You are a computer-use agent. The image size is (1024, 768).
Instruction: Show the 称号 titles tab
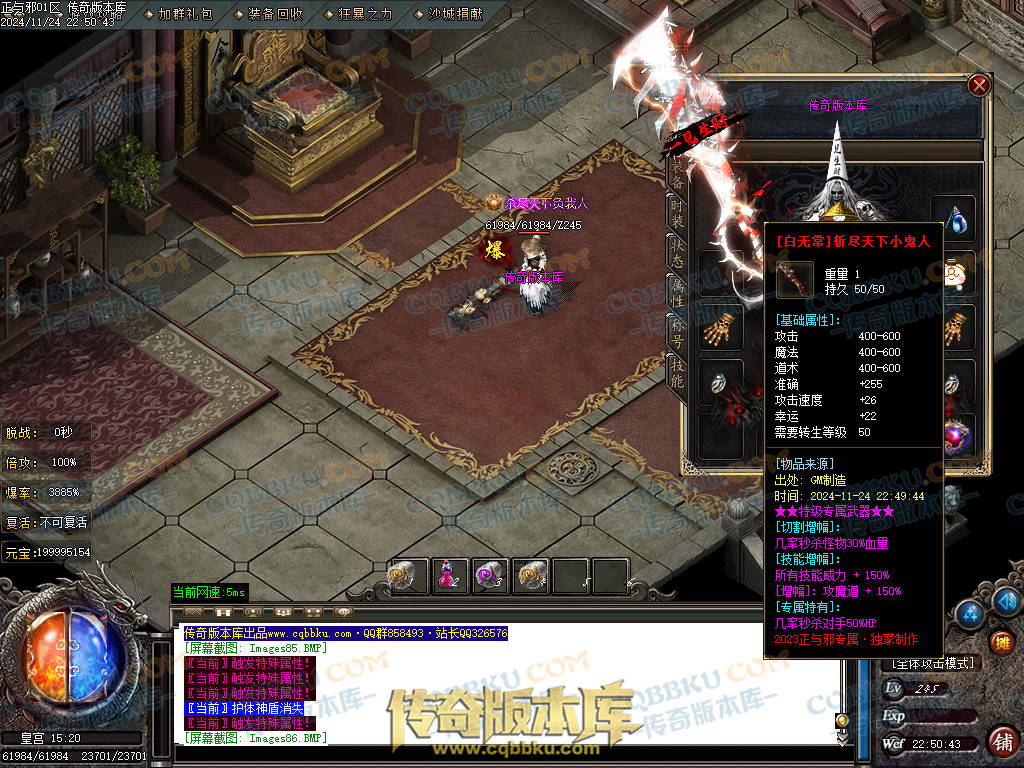coord(676,334)
